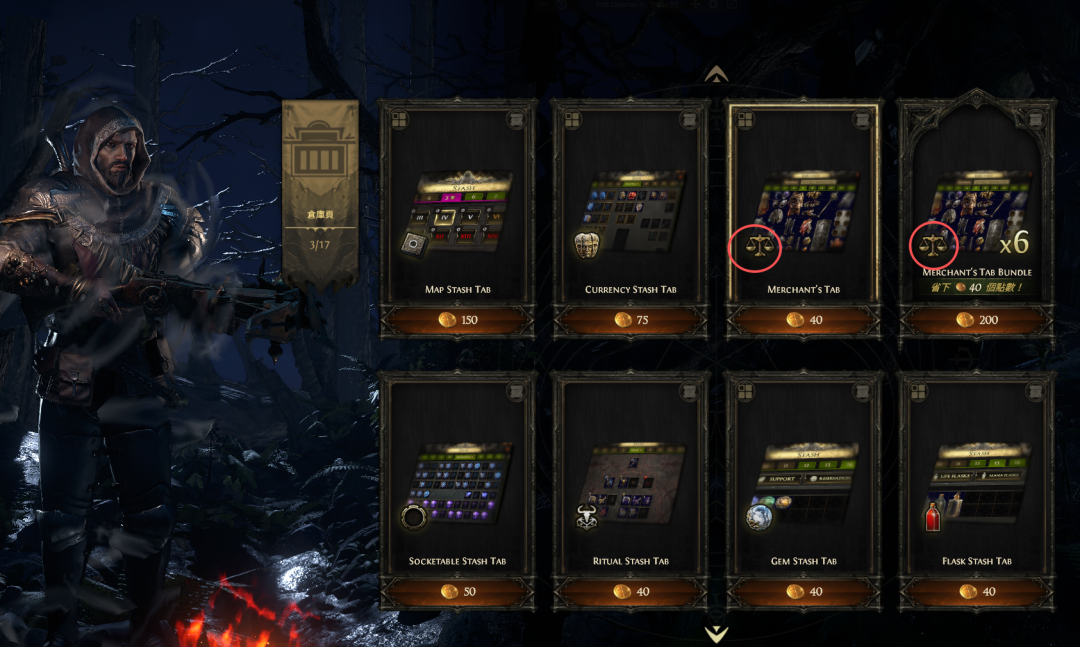Choose the Merchant's Tab card
This screenshot has width=1080, height=647.
(x=803, y=210)
